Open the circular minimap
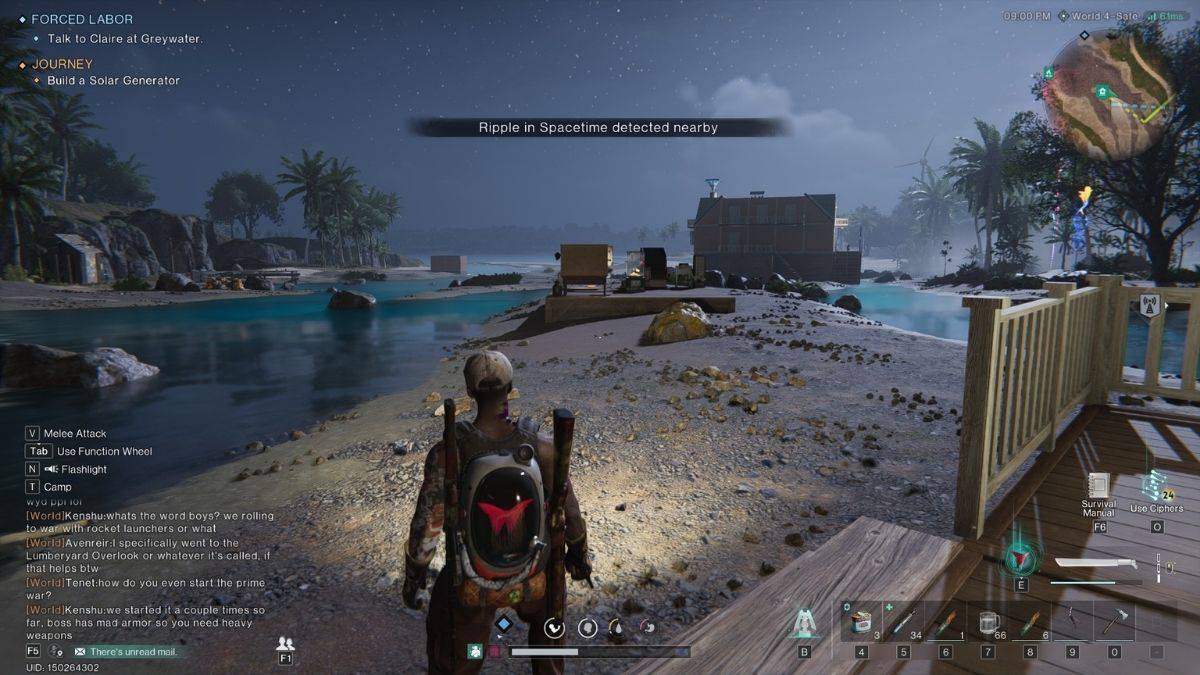Viewport: 1200px width, 675px height. click(1112, 96)
